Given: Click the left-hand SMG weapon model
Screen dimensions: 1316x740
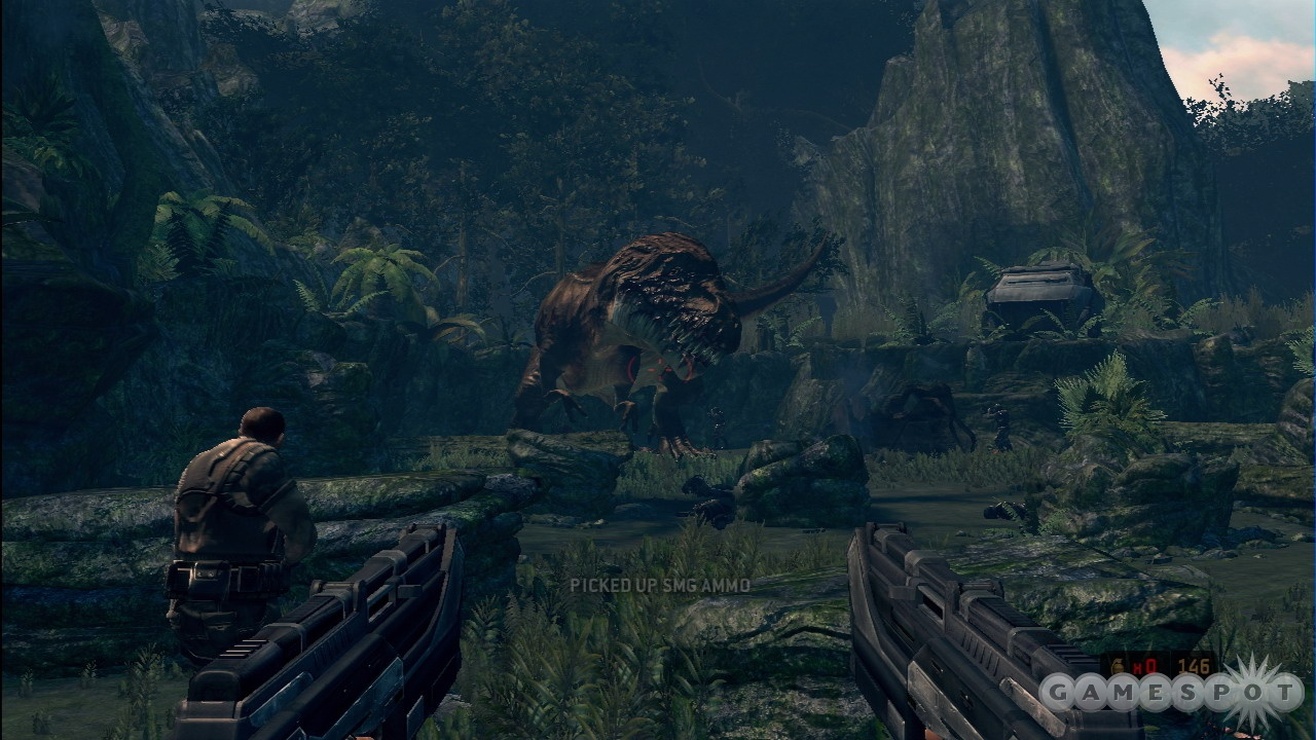Looking at the screenshot, I should 330,640.
